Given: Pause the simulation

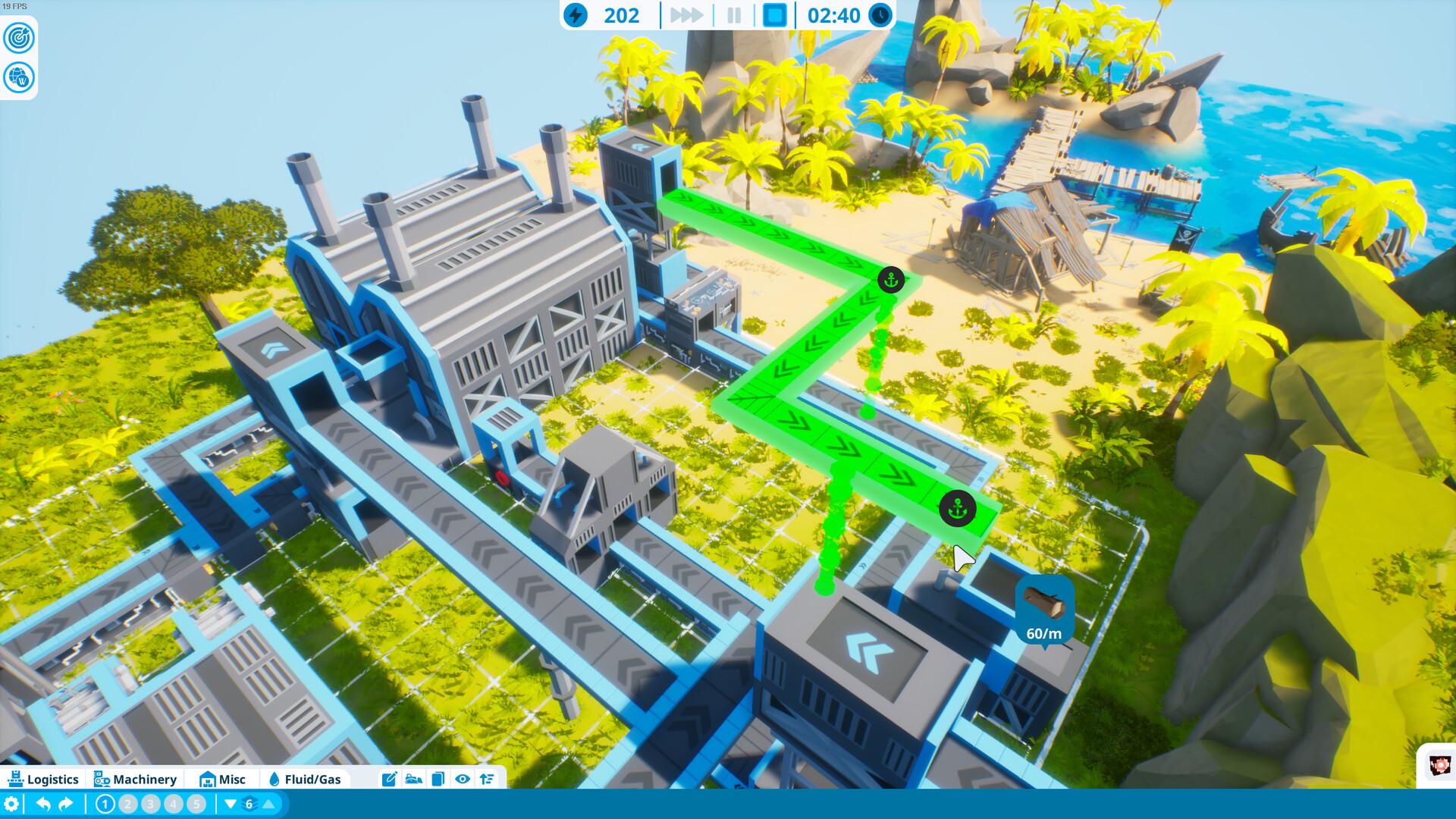Looking at the screenshot, I should tap(734, 15).
